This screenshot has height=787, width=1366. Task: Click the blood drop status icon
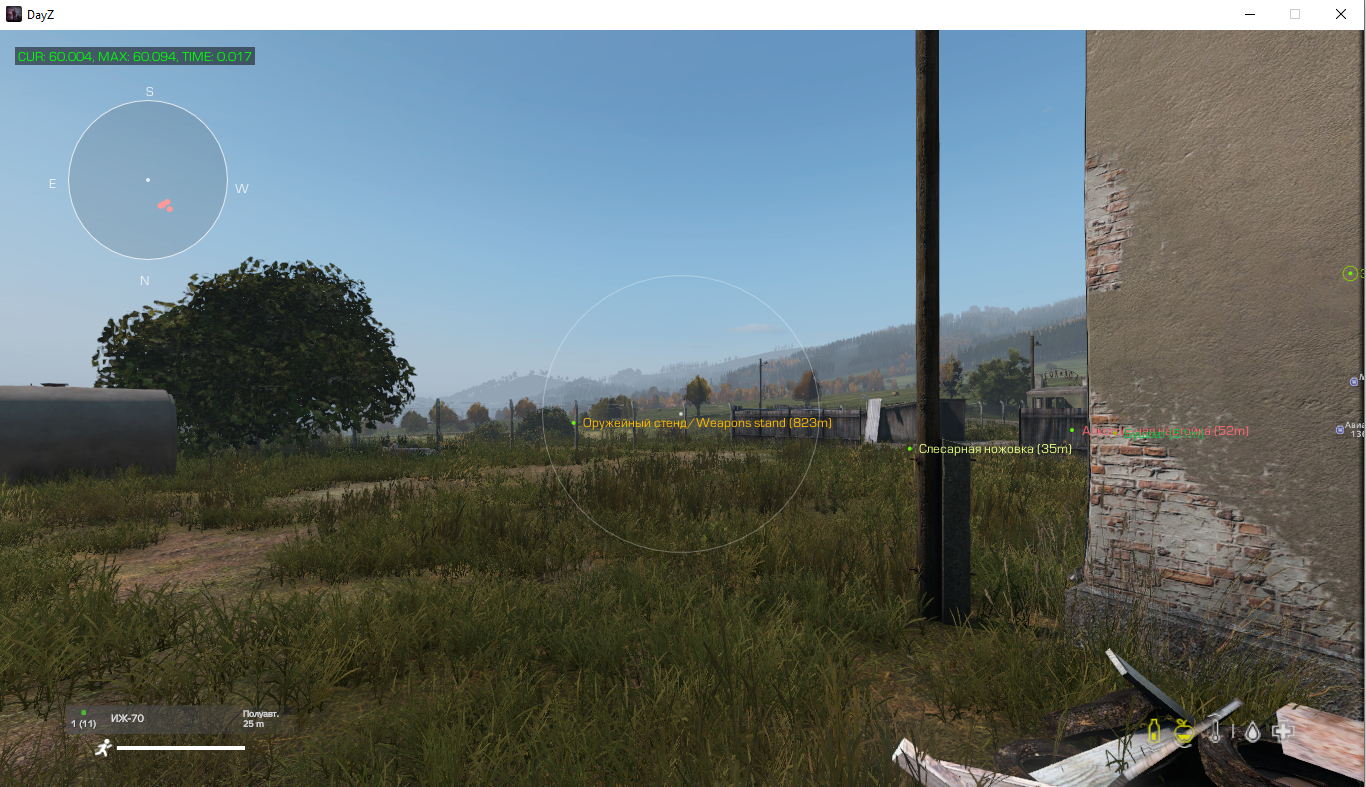pyautogui.click(x=1252, y=731)
